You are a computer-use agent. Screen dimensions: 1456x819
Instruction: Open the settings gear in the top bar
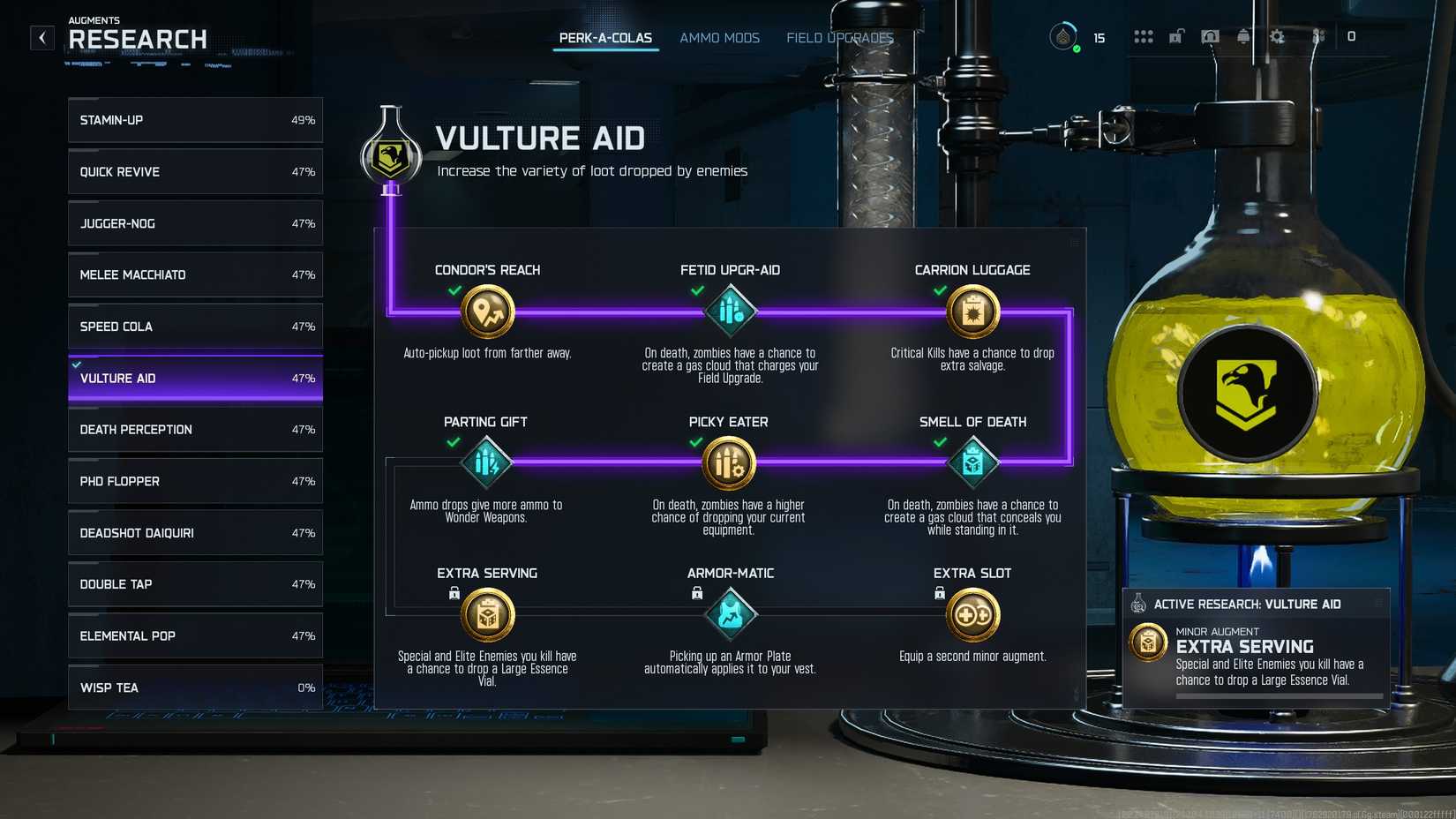tap(1276, 37)
